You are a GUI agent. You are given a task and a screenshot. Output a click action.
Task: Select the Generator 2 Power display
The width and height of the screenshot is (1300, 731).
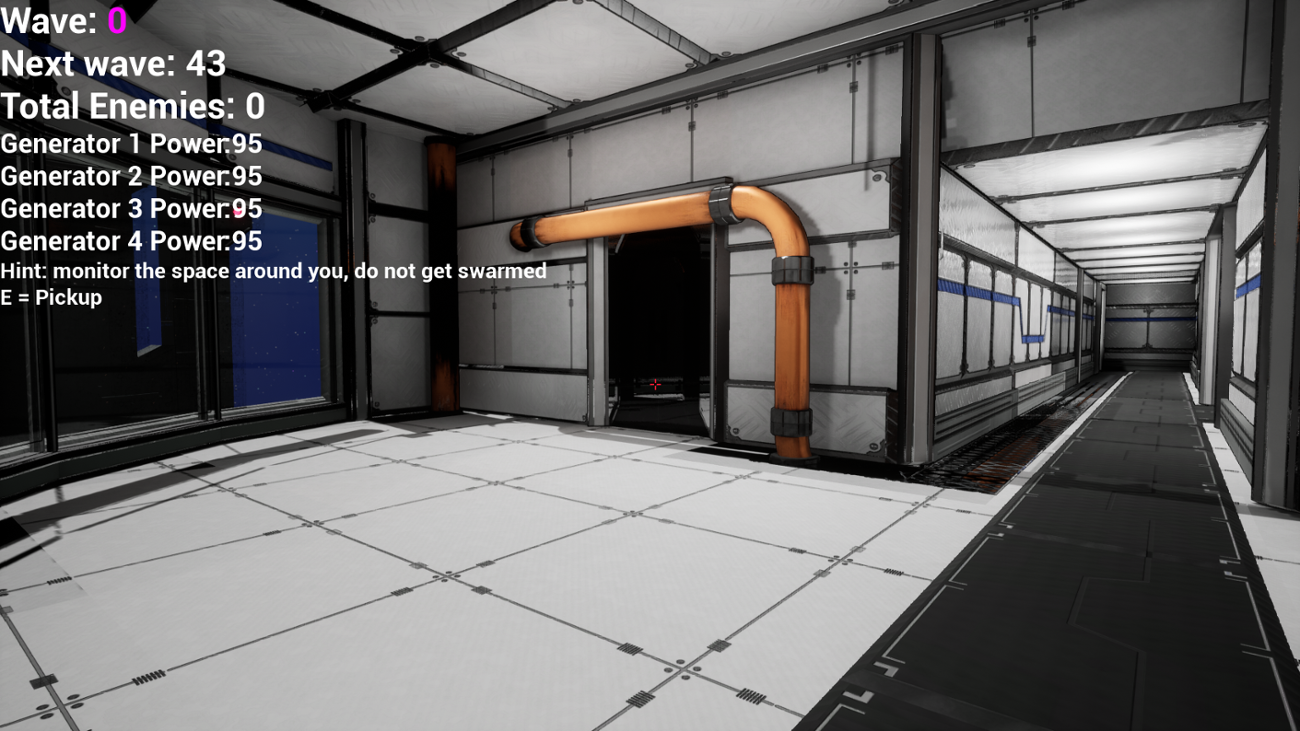[x=130, y=176]
